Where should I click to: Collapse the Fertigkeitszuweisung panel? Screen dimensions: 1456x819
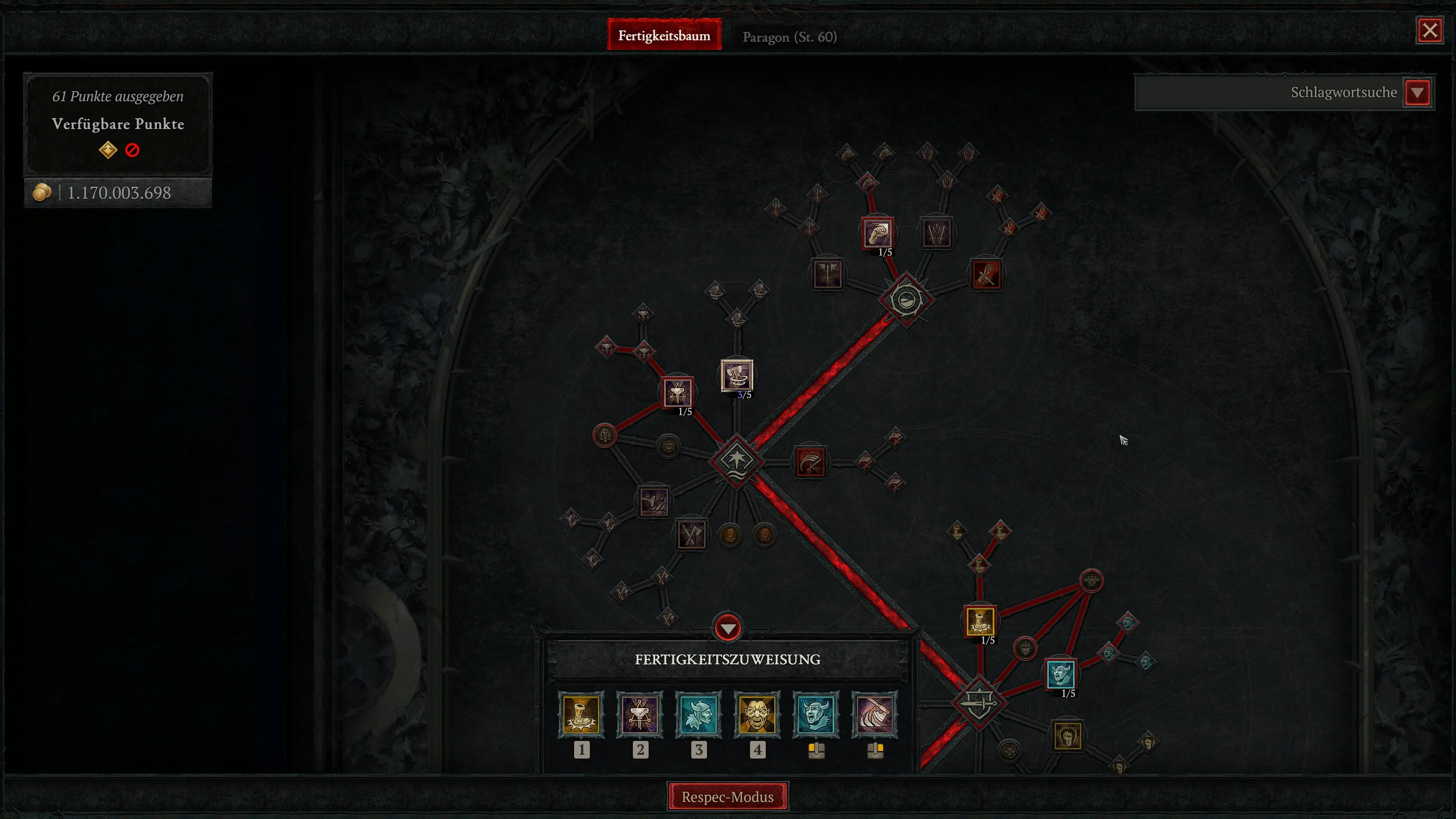(x=728, y=628)
